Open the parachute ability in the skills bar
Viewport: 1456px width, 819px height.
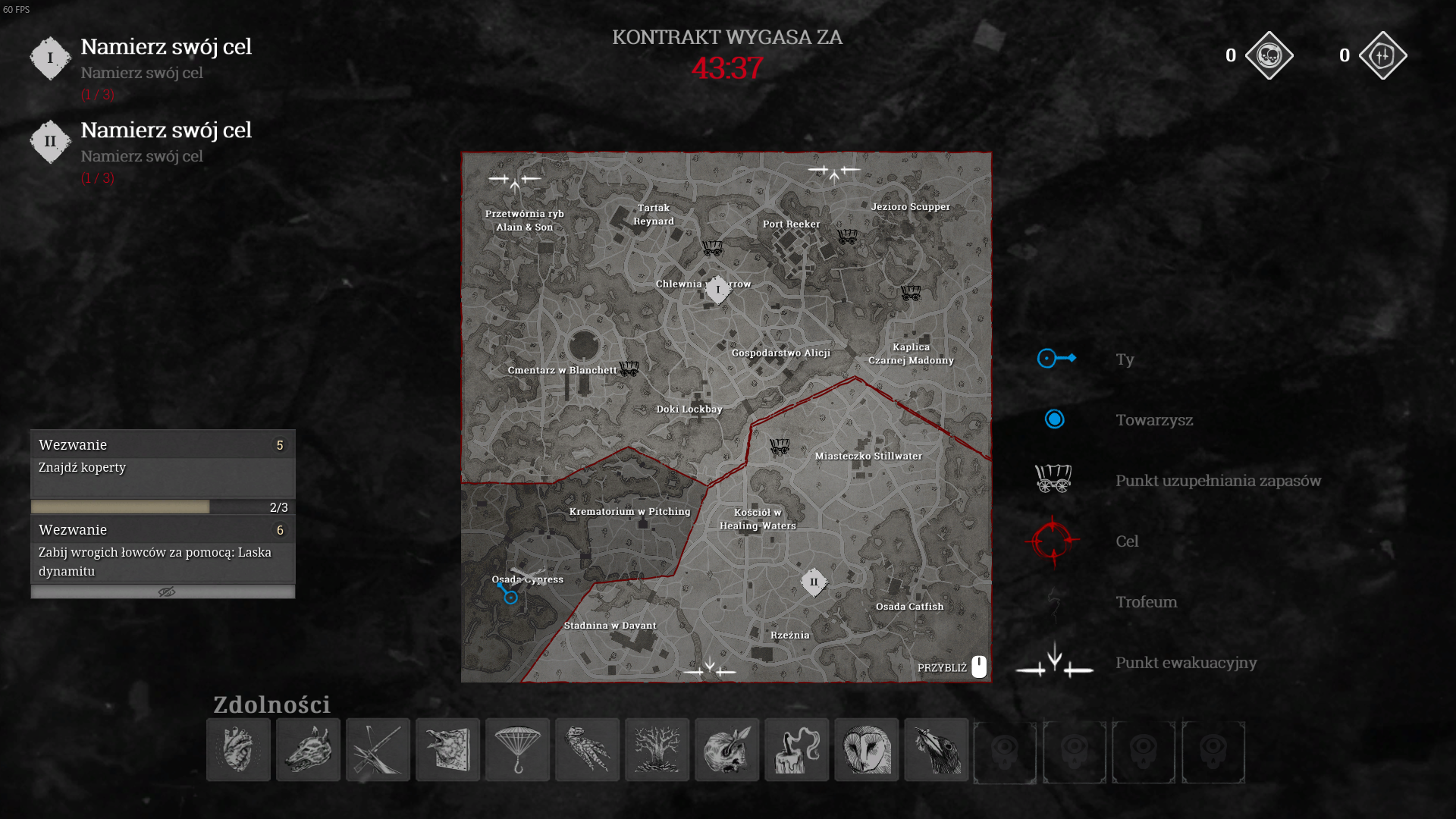(517, 750)
